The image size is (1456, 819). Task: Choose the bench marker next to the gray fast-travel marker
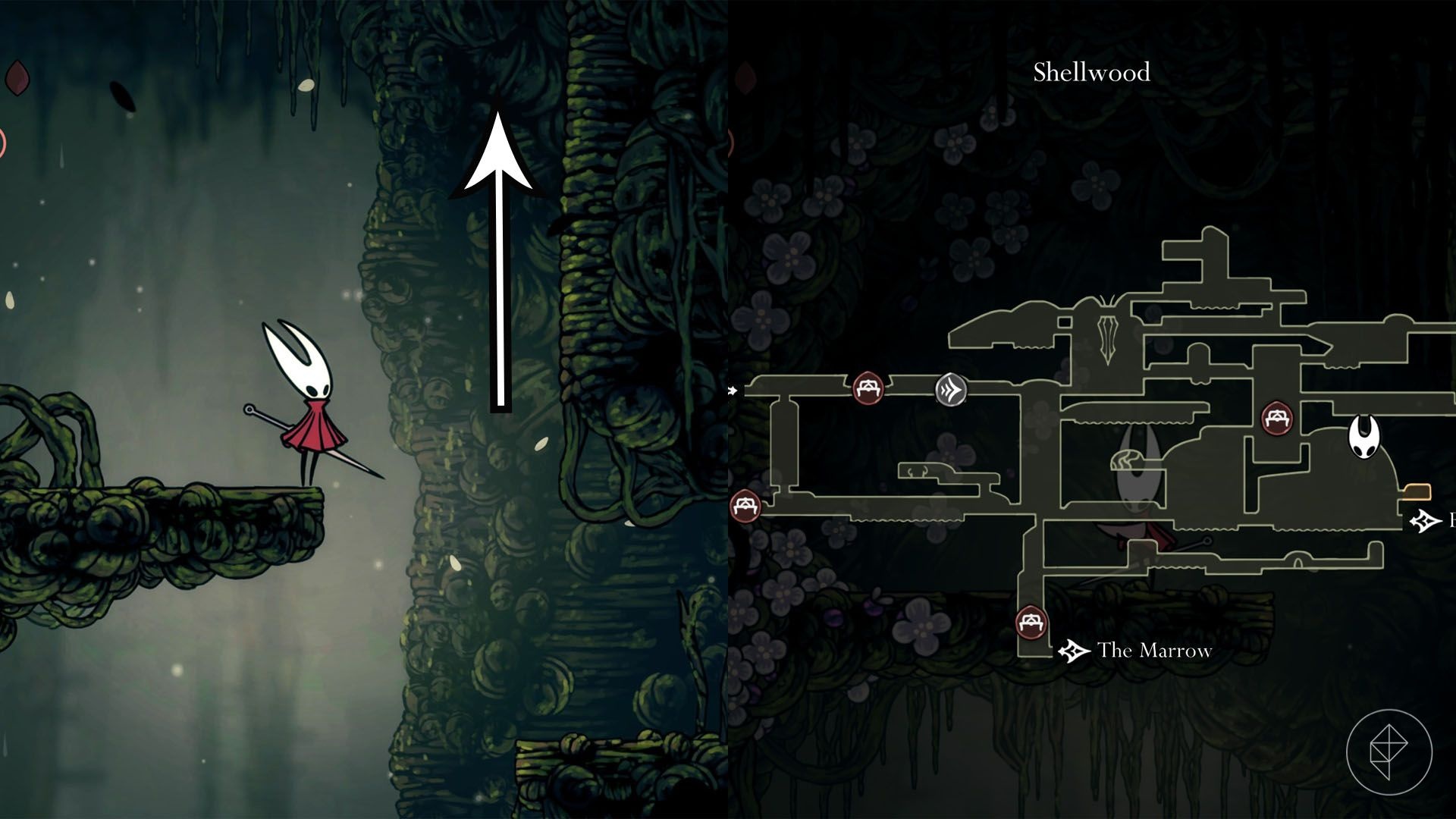click(x=868, y=388)
